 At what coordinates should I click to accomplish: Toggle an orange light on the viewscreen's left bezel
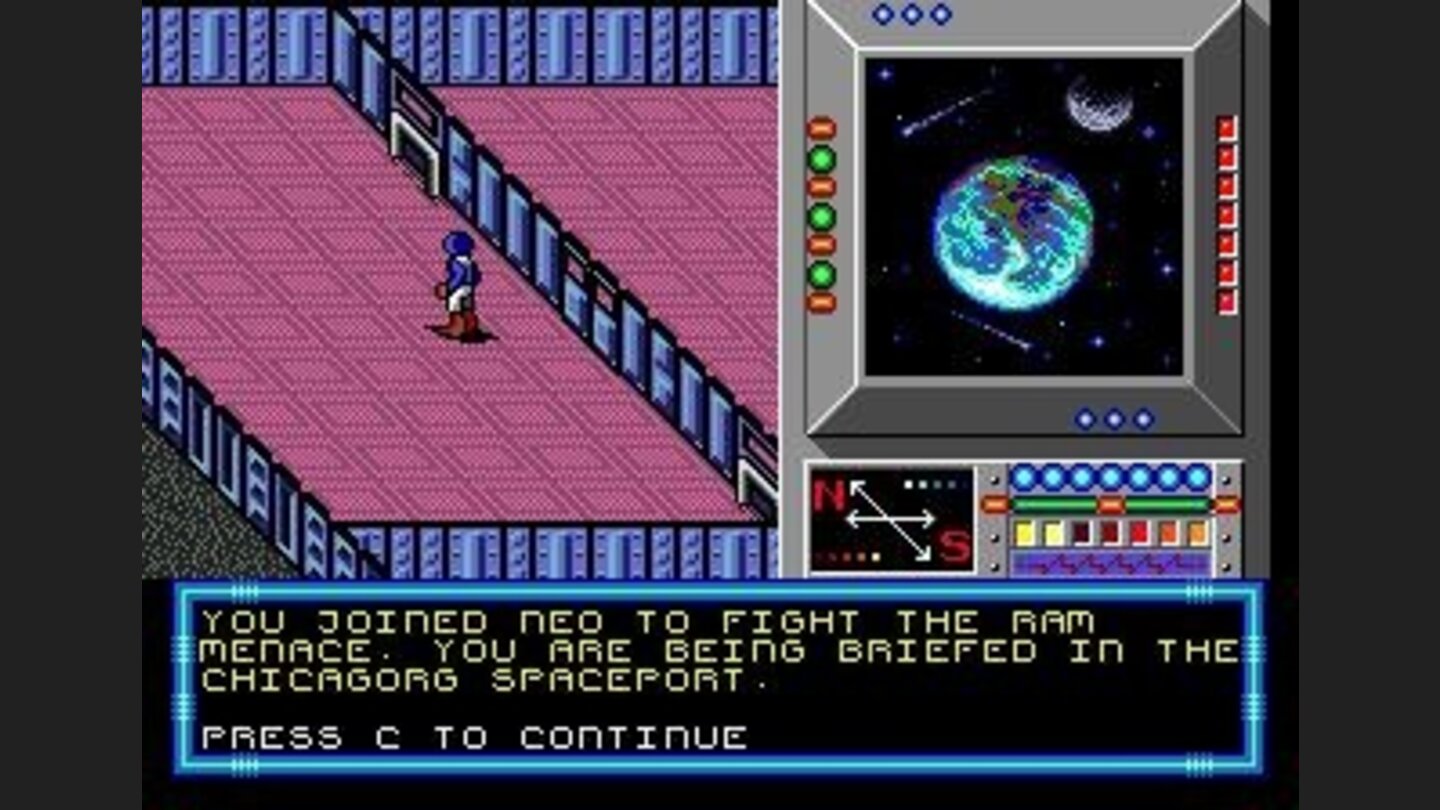click(822, 127)
